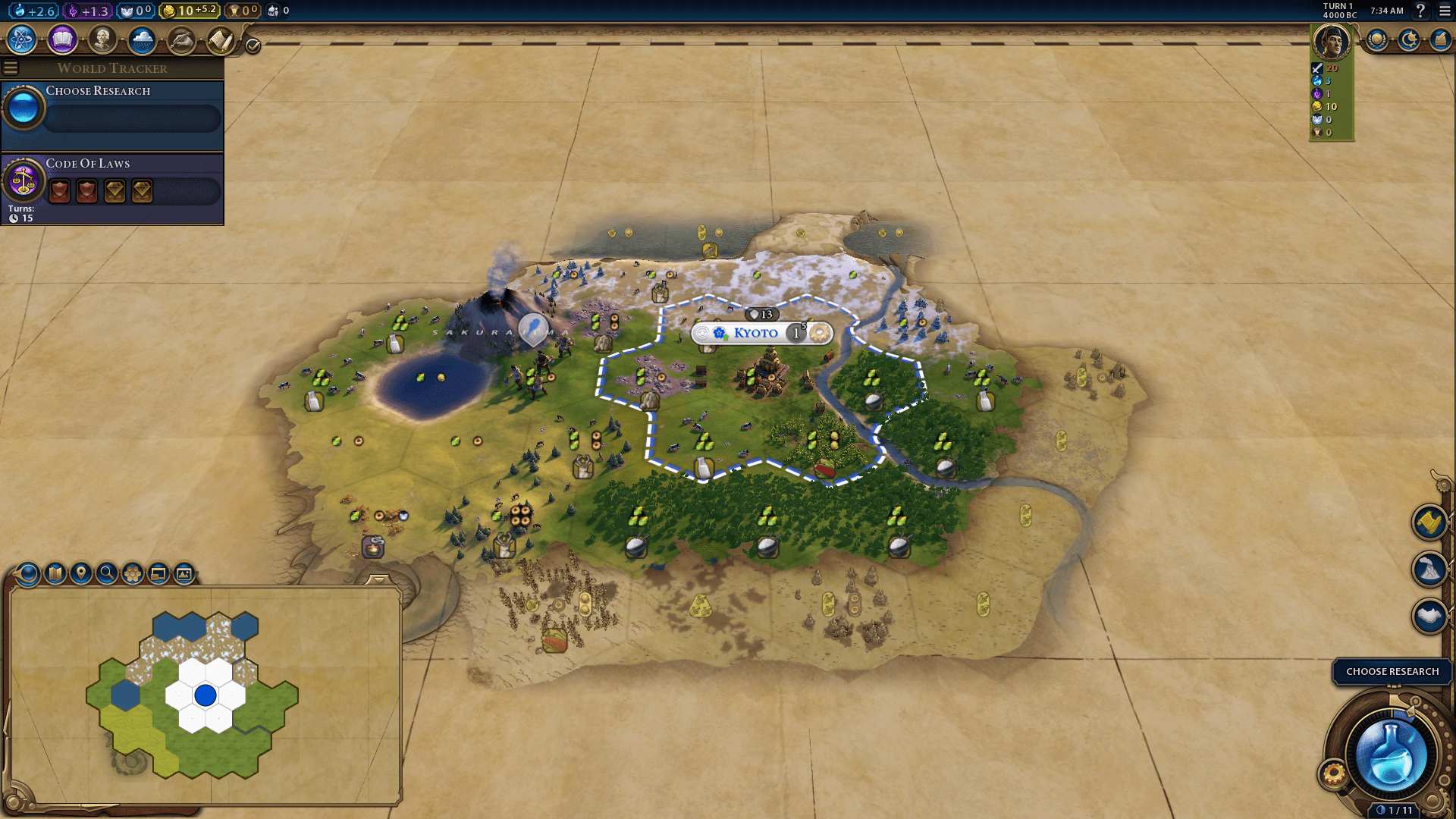1456x819 pixels.
Task: Open the Civics Tree
Action: [61, 40]
